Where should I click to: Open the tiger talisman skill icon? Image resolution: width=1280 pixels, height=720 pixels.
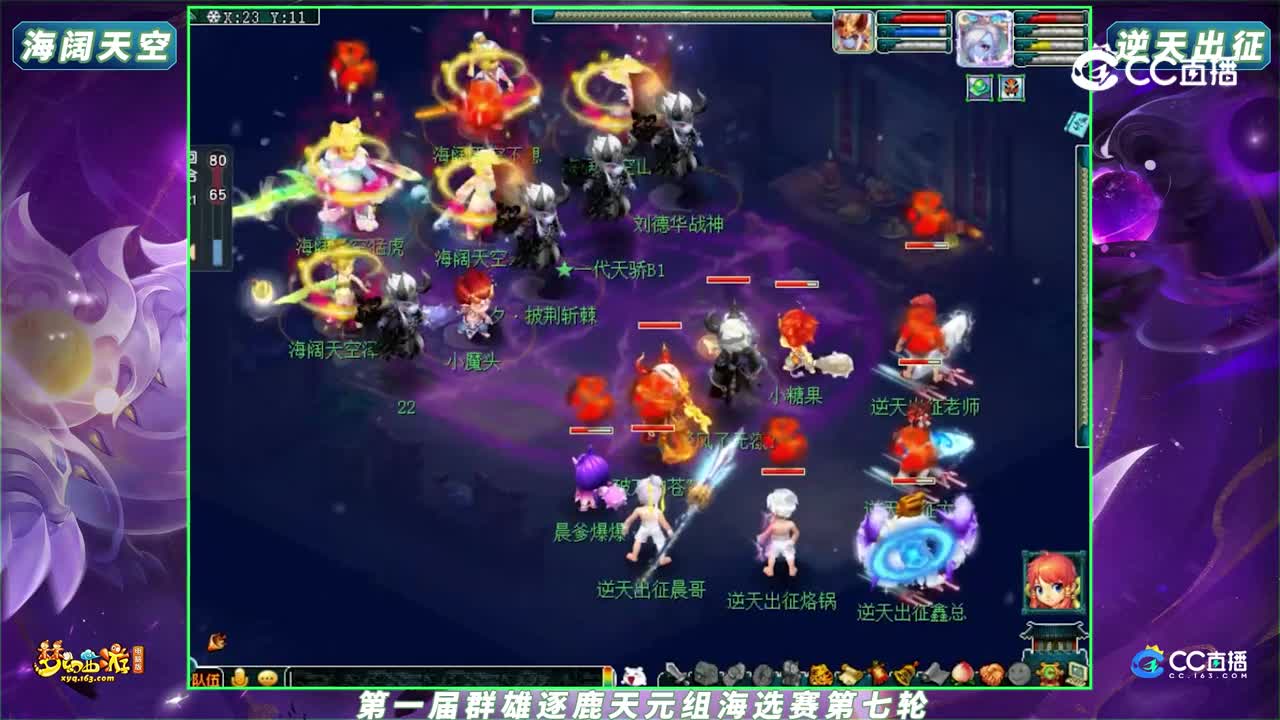[x=821, y=673]
